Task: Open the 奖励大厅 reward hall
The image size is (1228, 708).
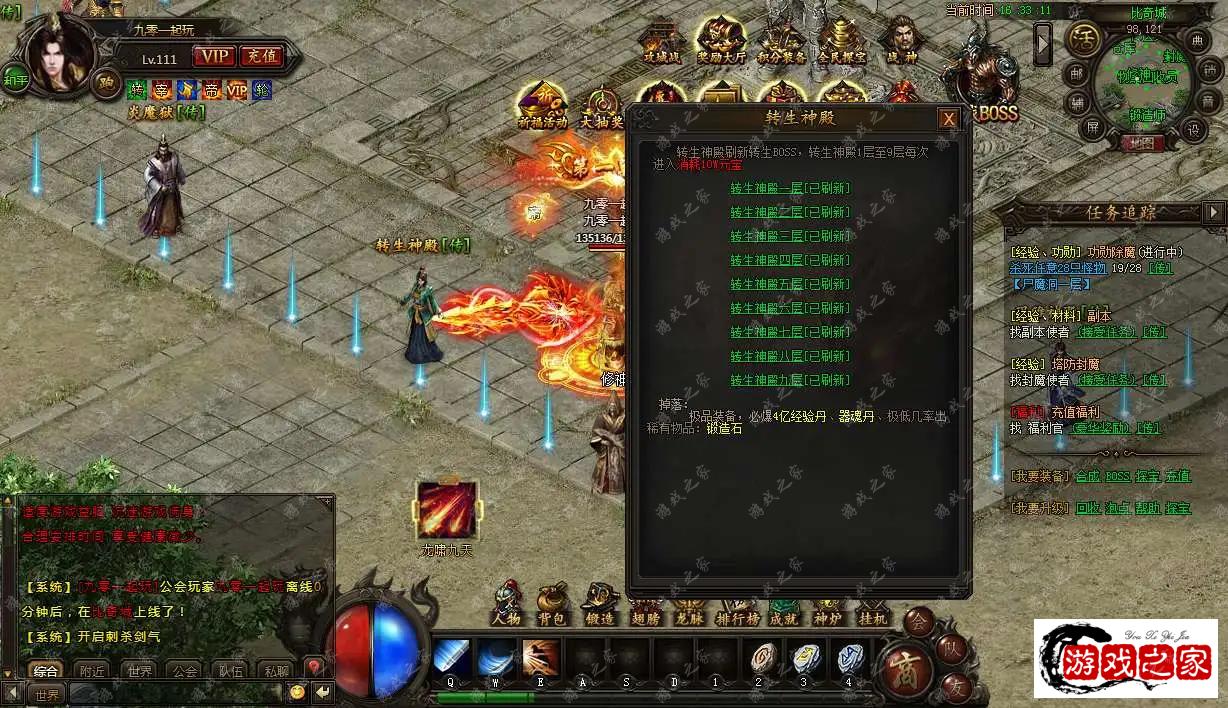Action: [721, 42]
